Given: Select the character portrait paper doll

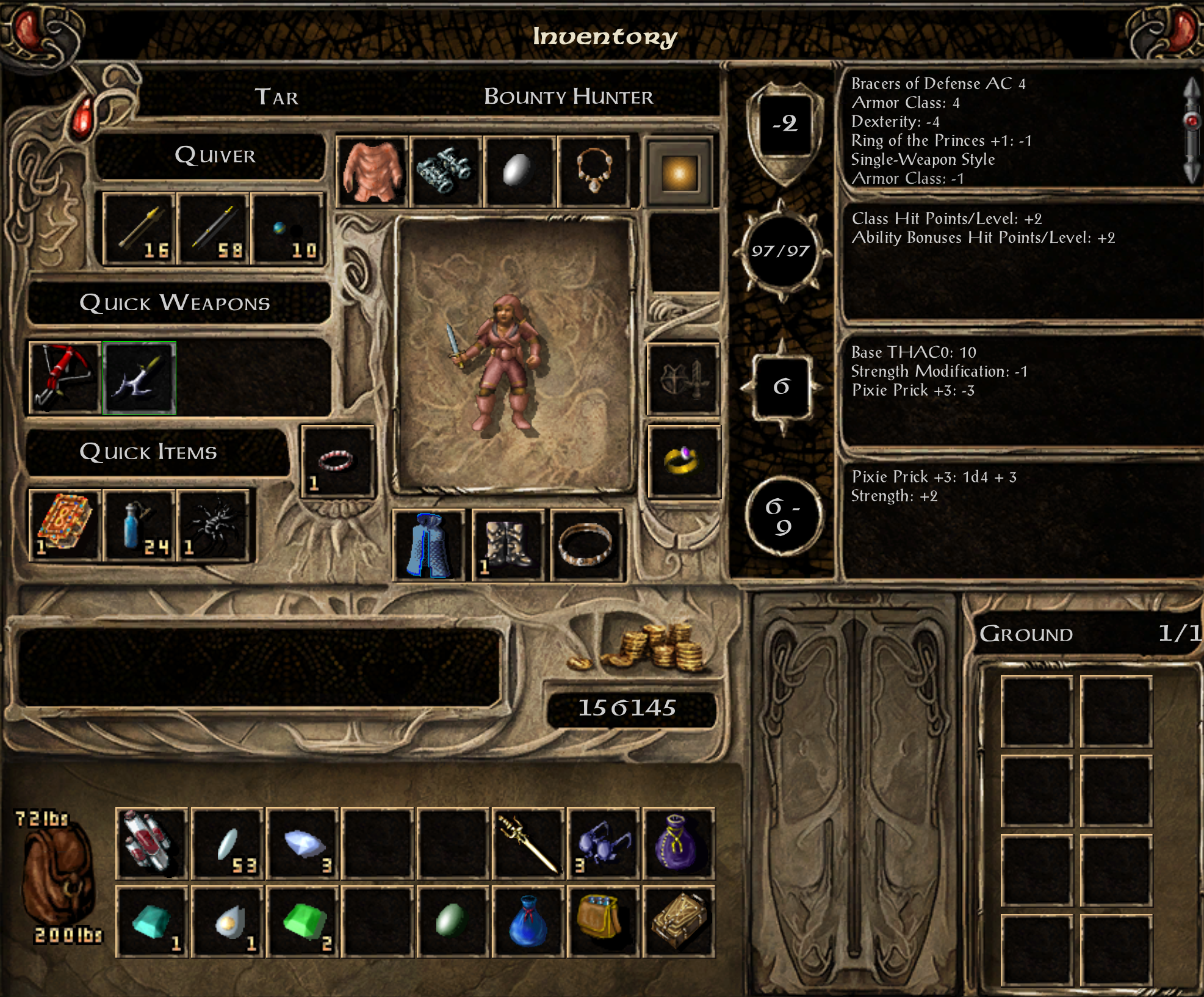Looking at the screenshot, I should (x=514, y=355).
